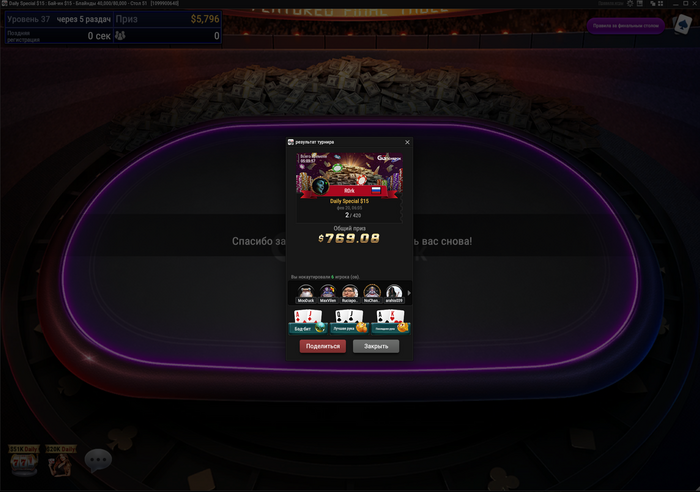
Task: Select knocked-out player MooDuck's avatar
Action: [x=306, y=291]
